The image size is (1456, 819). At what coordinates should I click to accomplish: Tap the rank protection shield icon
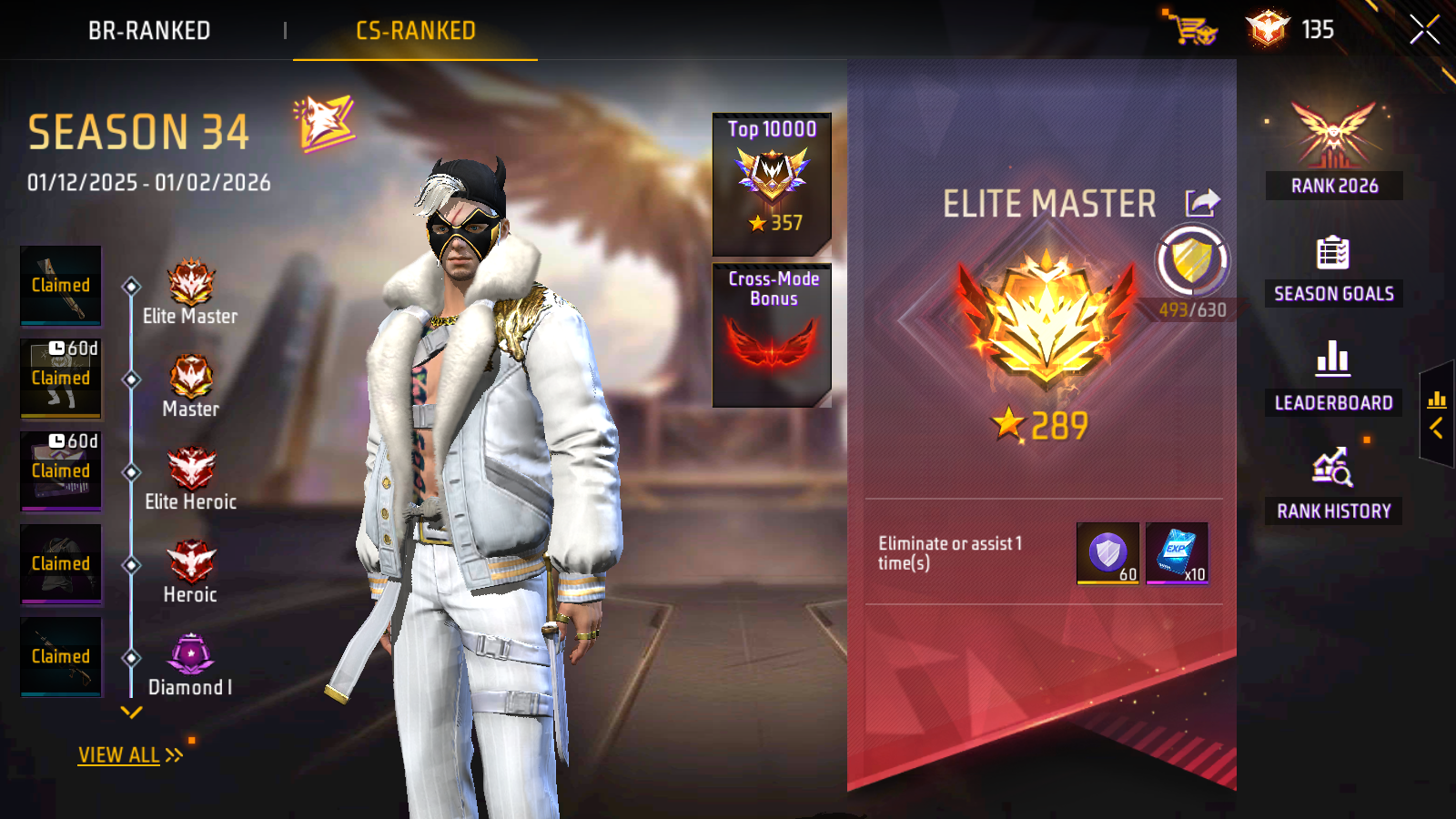point(1191,262)
